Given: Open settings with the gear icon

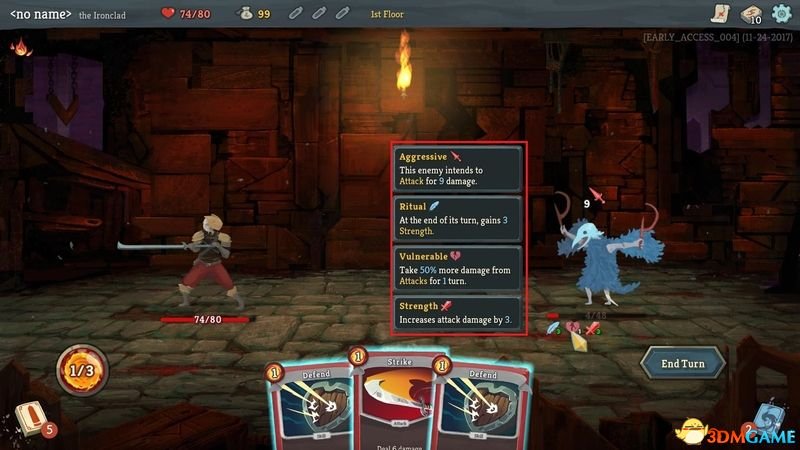Looking at the screenshot, I should [781, 14].
